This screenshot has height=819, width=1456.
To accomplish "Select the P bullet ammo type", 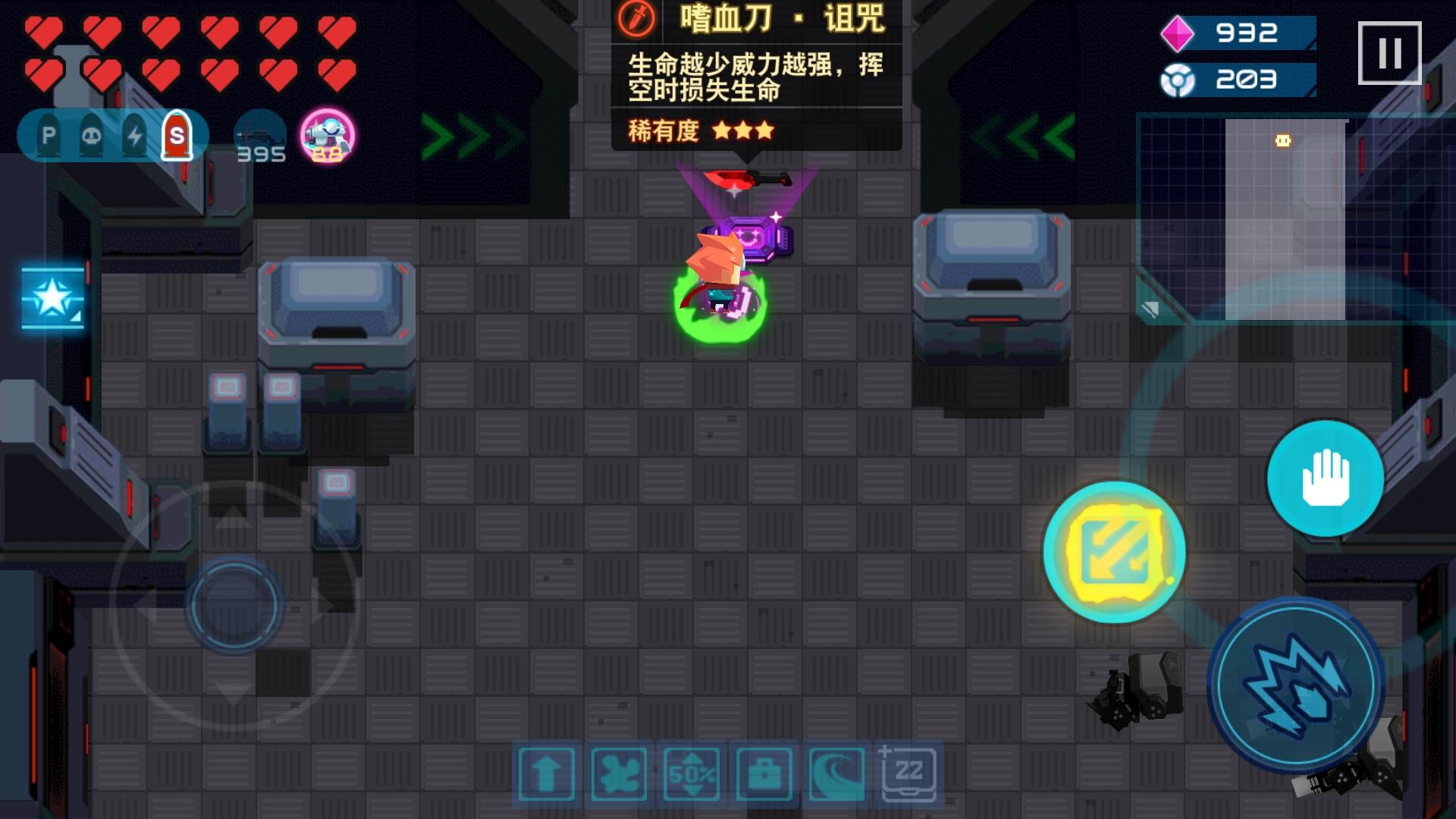I will click(50, 135).
